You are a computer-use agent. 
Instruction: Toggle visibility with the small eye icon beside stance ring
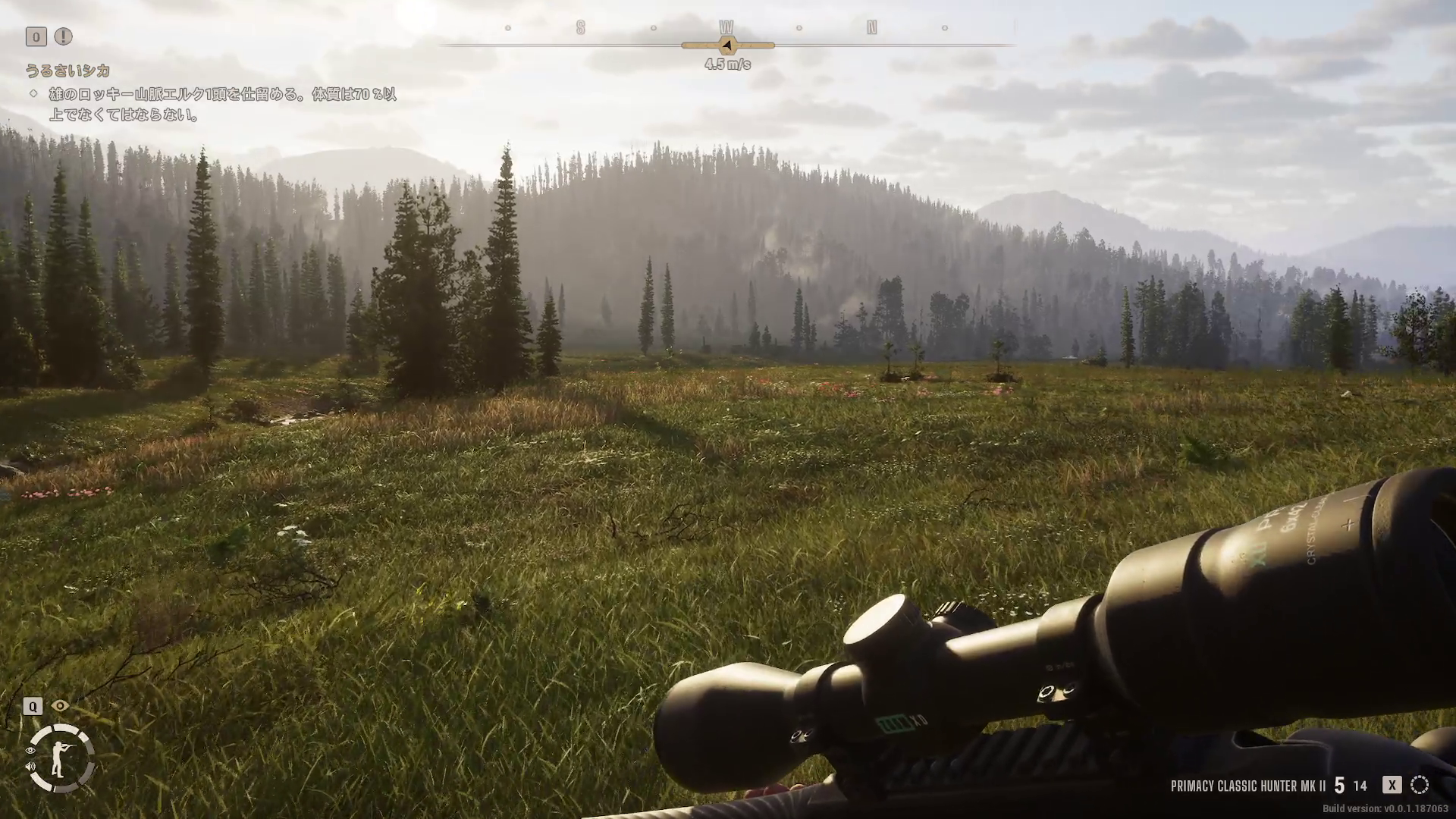click(30, 750)
